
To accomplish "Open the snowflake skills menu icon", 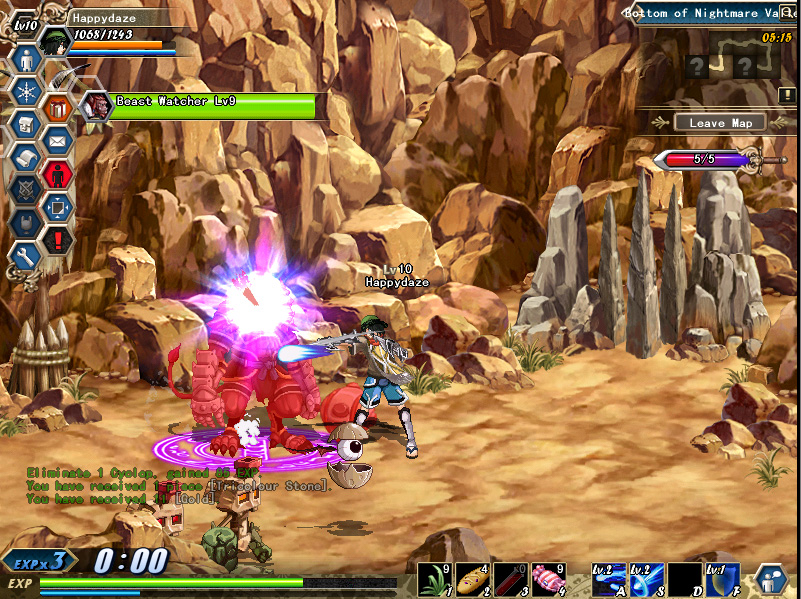I will [x=26, y=91].
